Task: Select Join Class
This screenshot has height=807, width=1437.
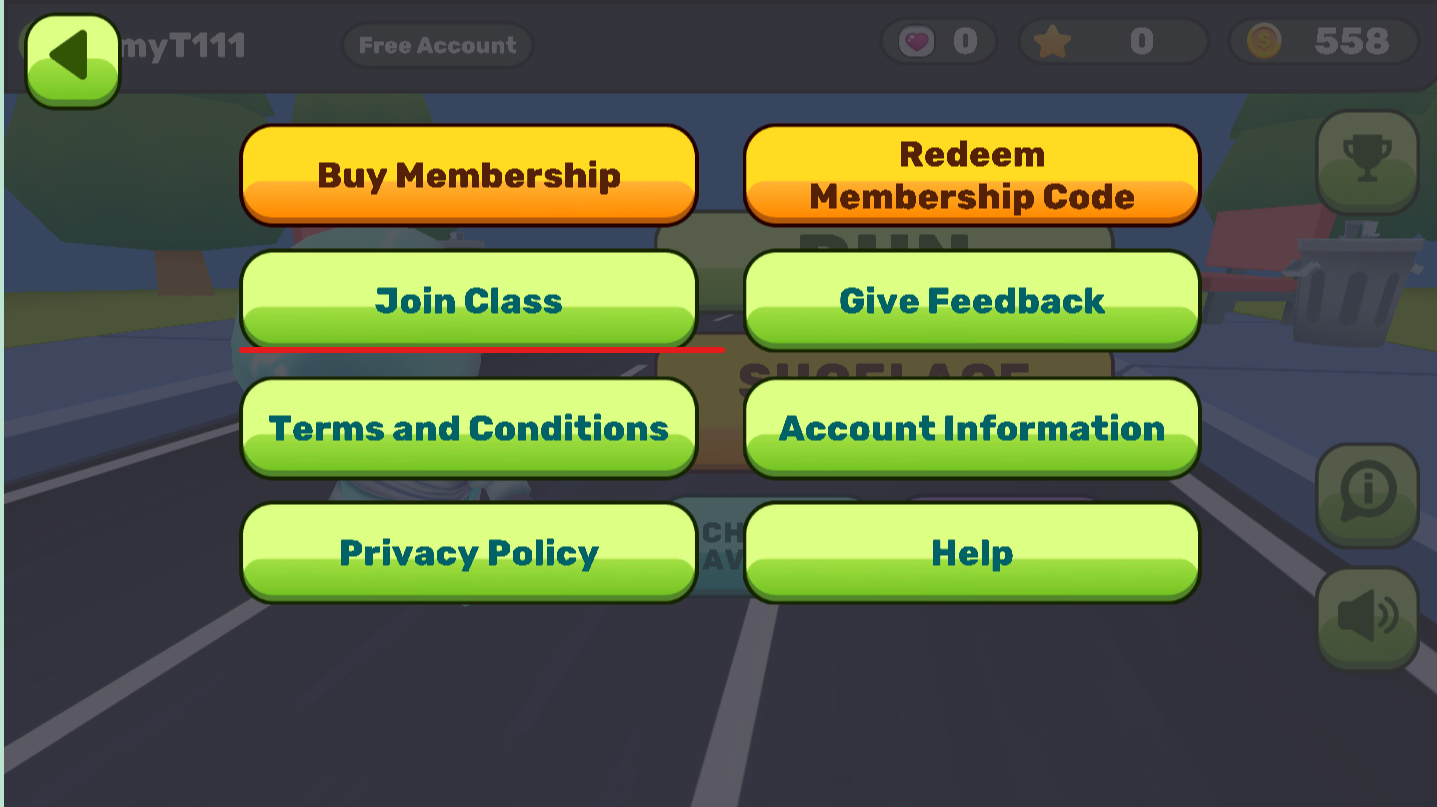Action: (469, 300)
